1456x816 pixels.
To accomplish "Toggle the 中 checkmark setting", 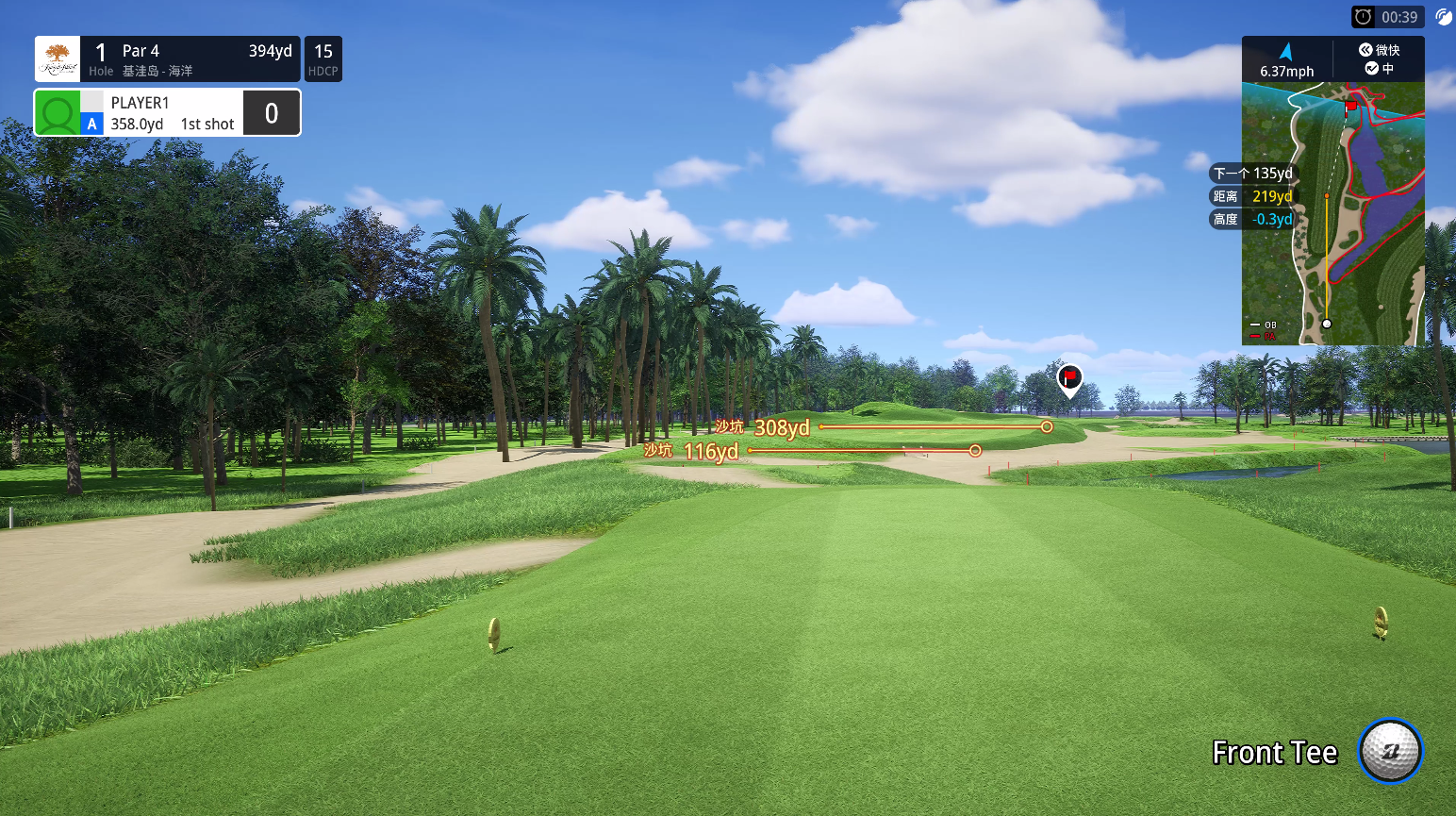I will pyautogui.click(x=1379, y=69).
